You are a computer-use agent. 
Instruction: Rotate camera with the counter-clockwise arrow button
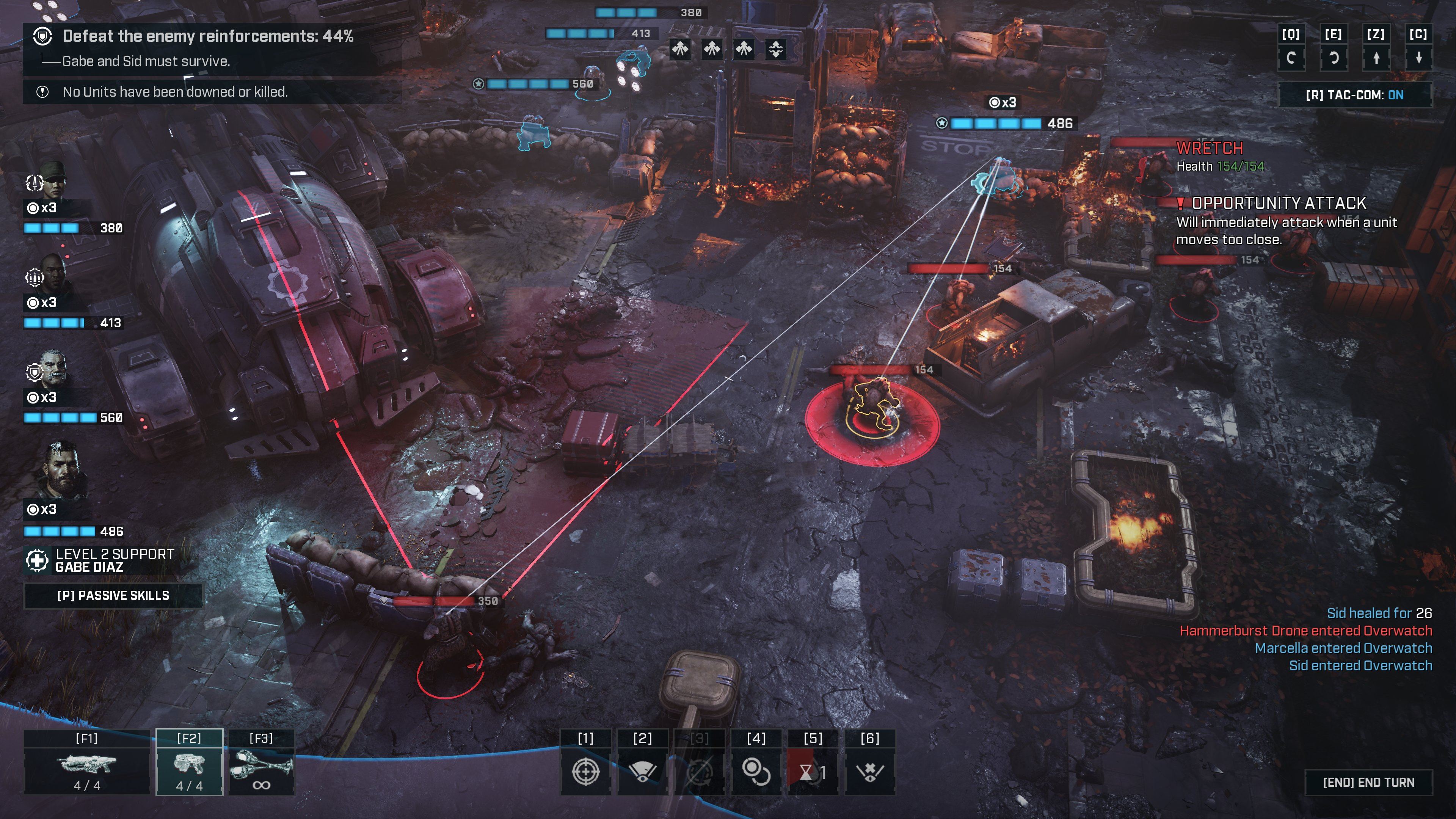click(1334, 58)
